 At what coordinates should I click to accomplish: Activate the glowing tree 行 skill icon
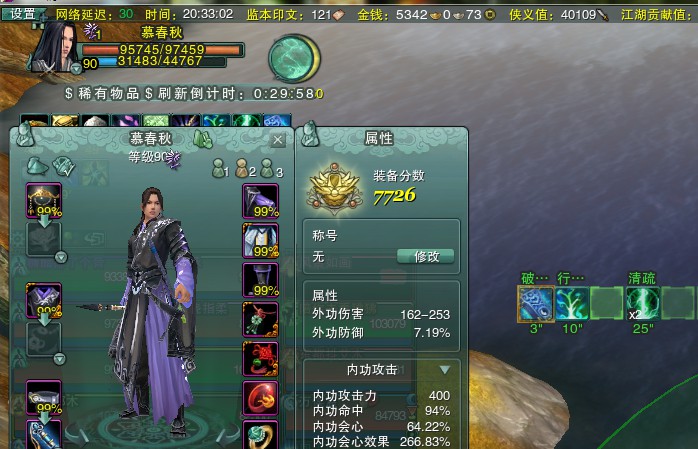(x=572, y=303)
